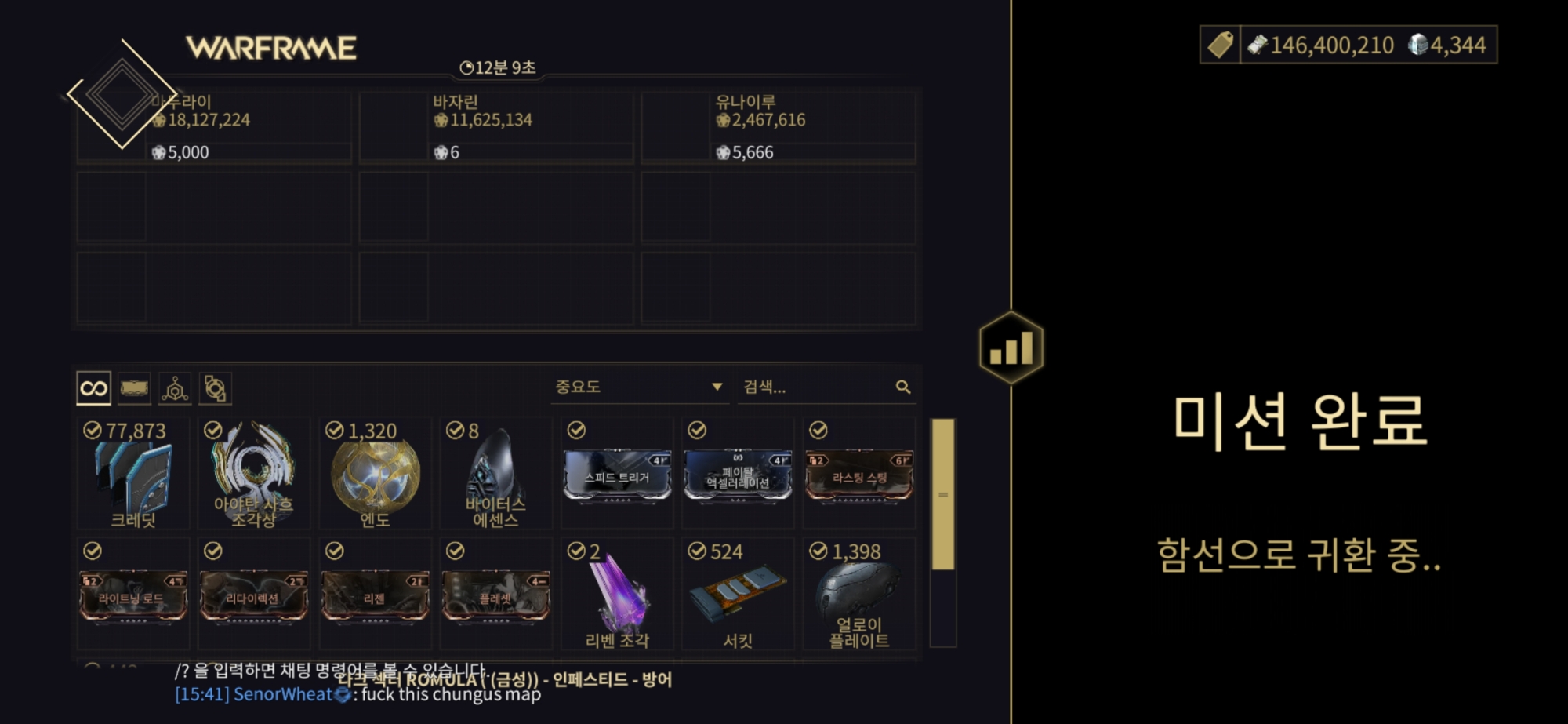Open the gold hexagon stats button
The width and height of the screenshot is (1568, 724).
pyautogui.click(x=1011, y=347)
